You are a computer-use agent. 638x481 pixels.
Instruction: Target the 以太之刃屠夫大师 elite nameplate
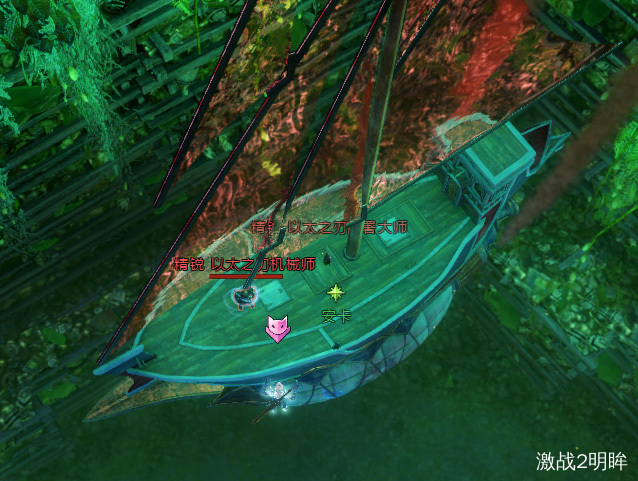point(331,228)
